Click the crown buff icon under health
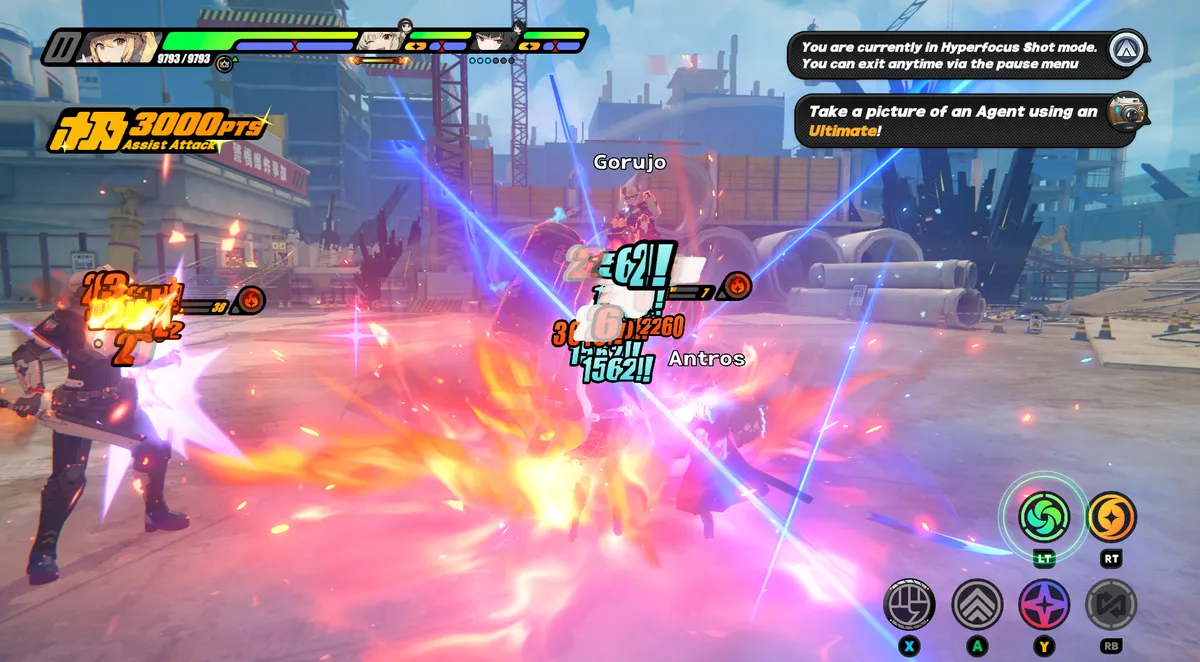Image resolution: width=1200 pixels, height=662 pixels. (226, 63)
